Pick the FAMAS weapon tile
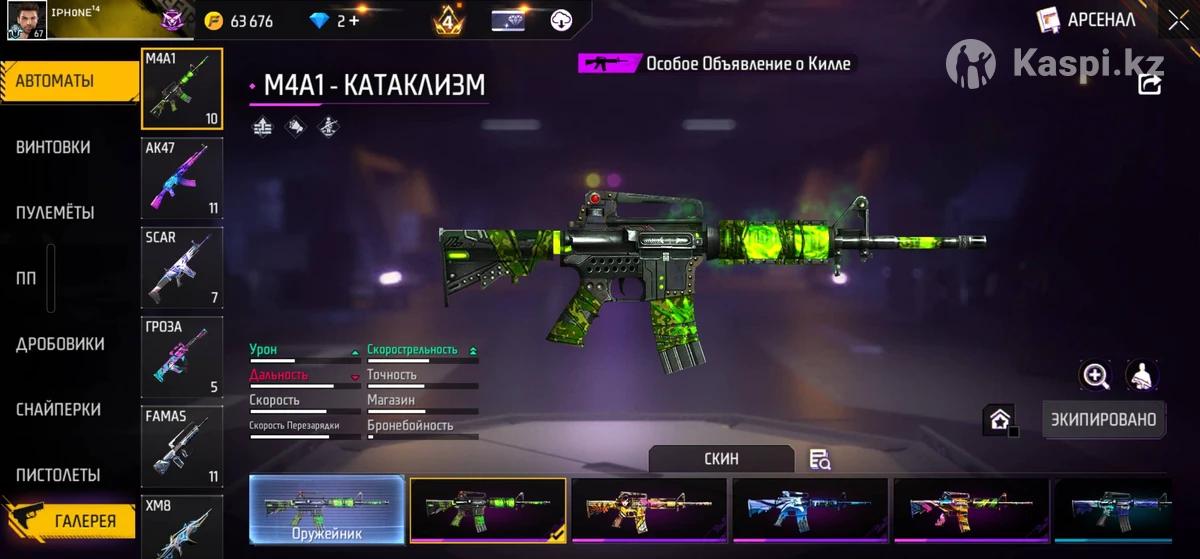 182,446
